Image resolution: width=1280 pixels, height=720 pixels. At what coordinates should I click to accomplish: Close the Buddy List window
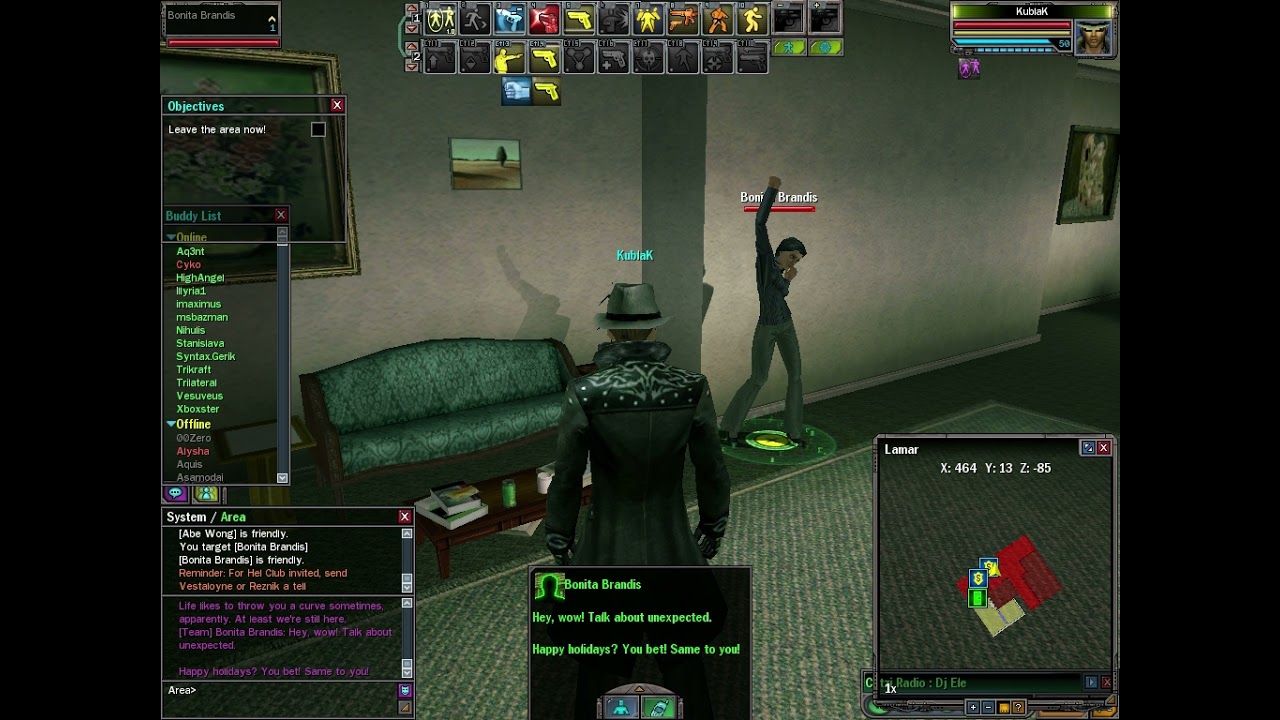tap(281, 215)
